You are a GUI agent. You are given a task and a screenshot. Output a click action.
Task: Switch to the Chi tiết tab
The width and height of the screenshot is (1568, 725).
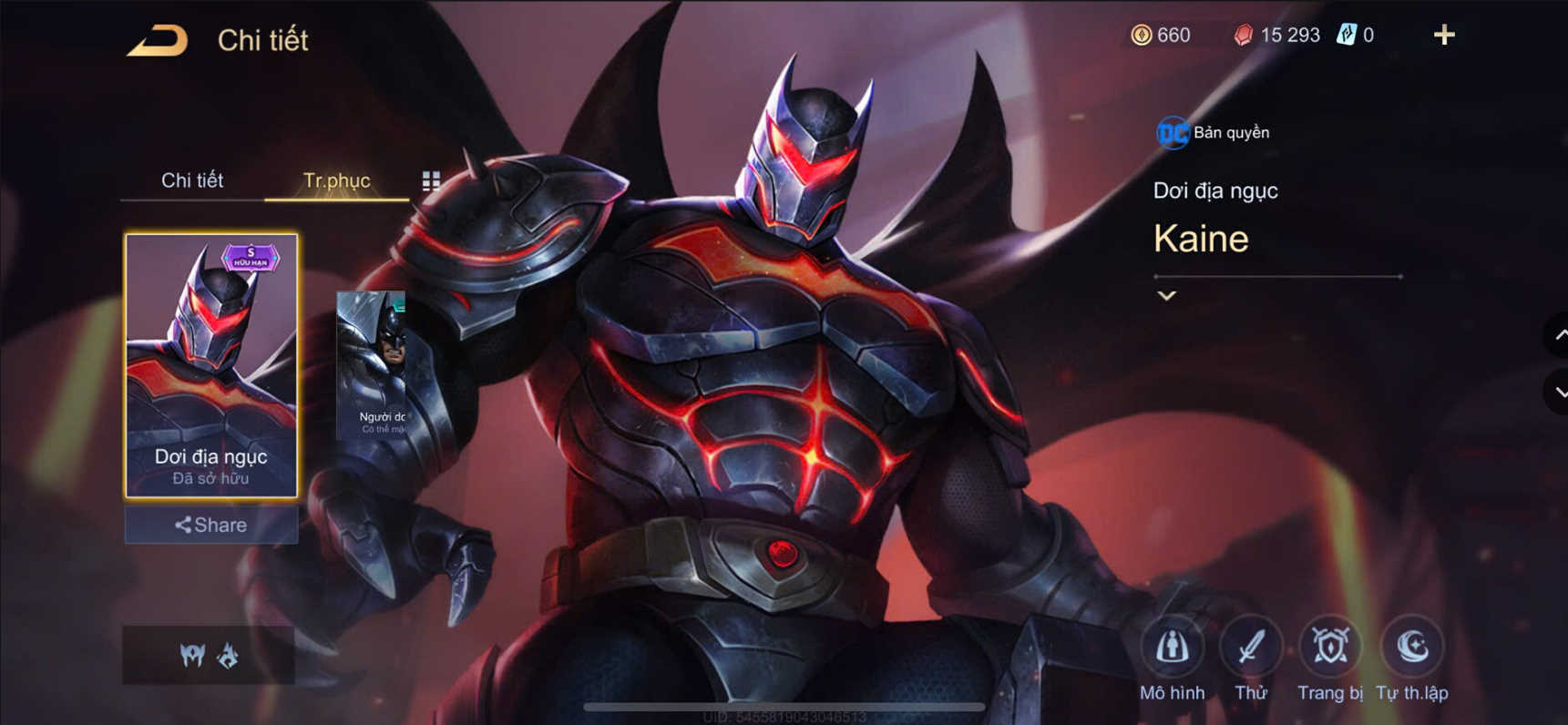[194, 180]
